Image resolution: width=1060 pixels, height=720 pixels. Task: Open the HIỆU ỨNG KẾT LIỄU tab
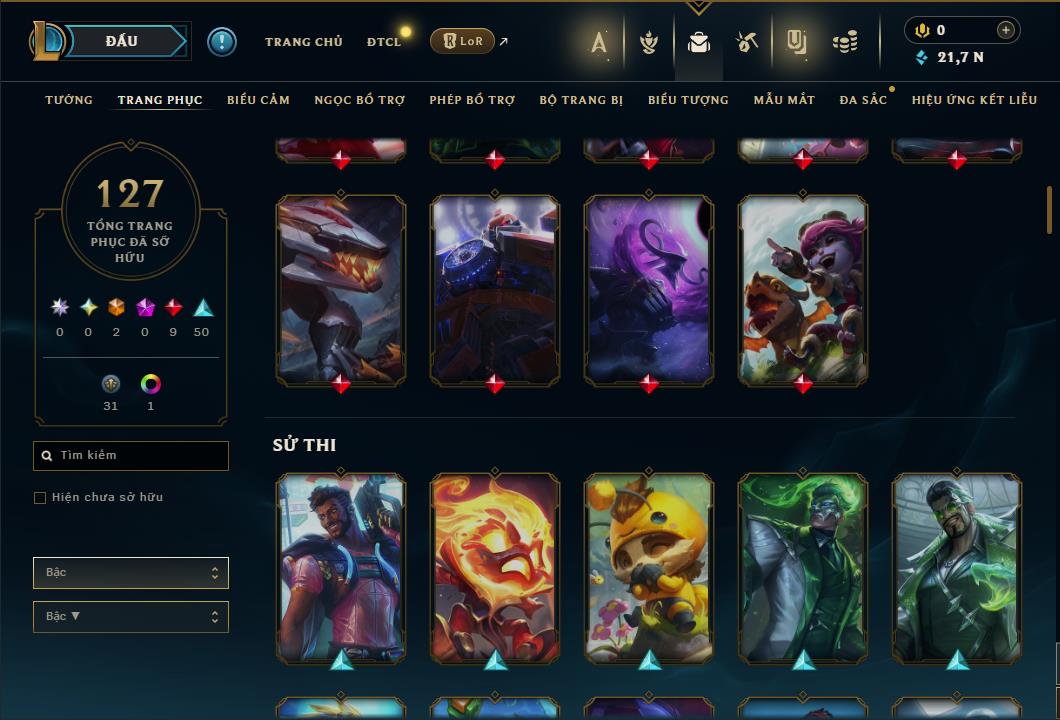[973, 100]
